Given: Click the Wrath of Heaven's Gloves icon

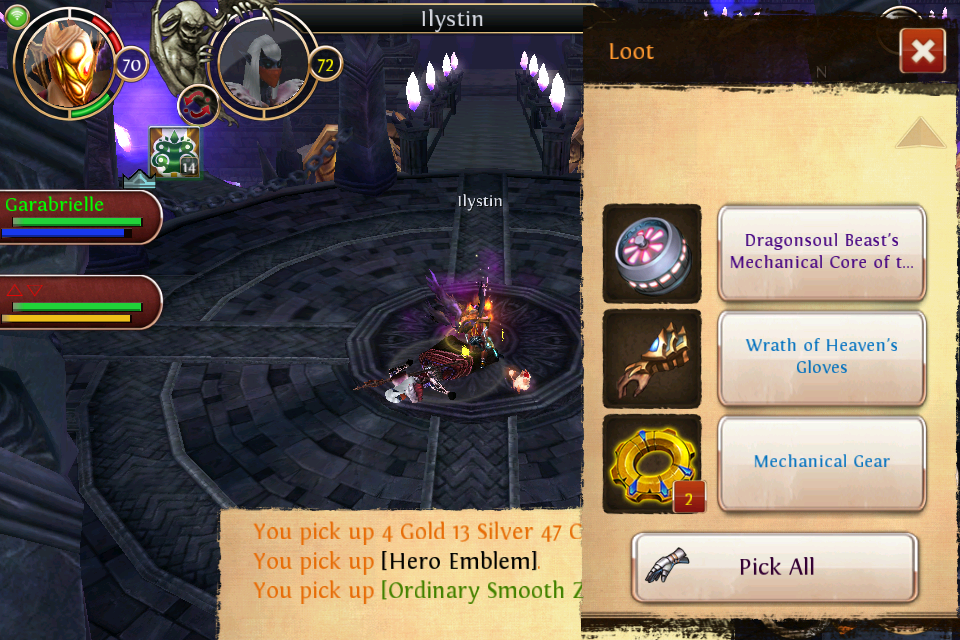Looking at the screenshot, I should pos(652,359).
